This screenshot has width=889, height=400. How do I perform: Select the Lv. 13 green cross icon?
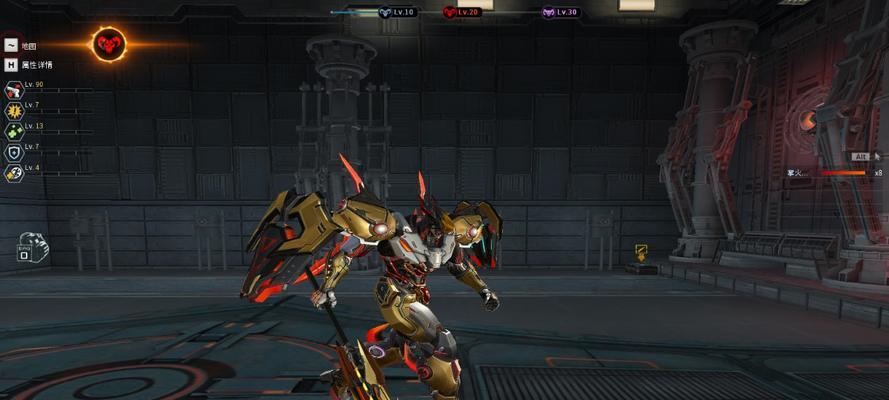pos(14,132)
